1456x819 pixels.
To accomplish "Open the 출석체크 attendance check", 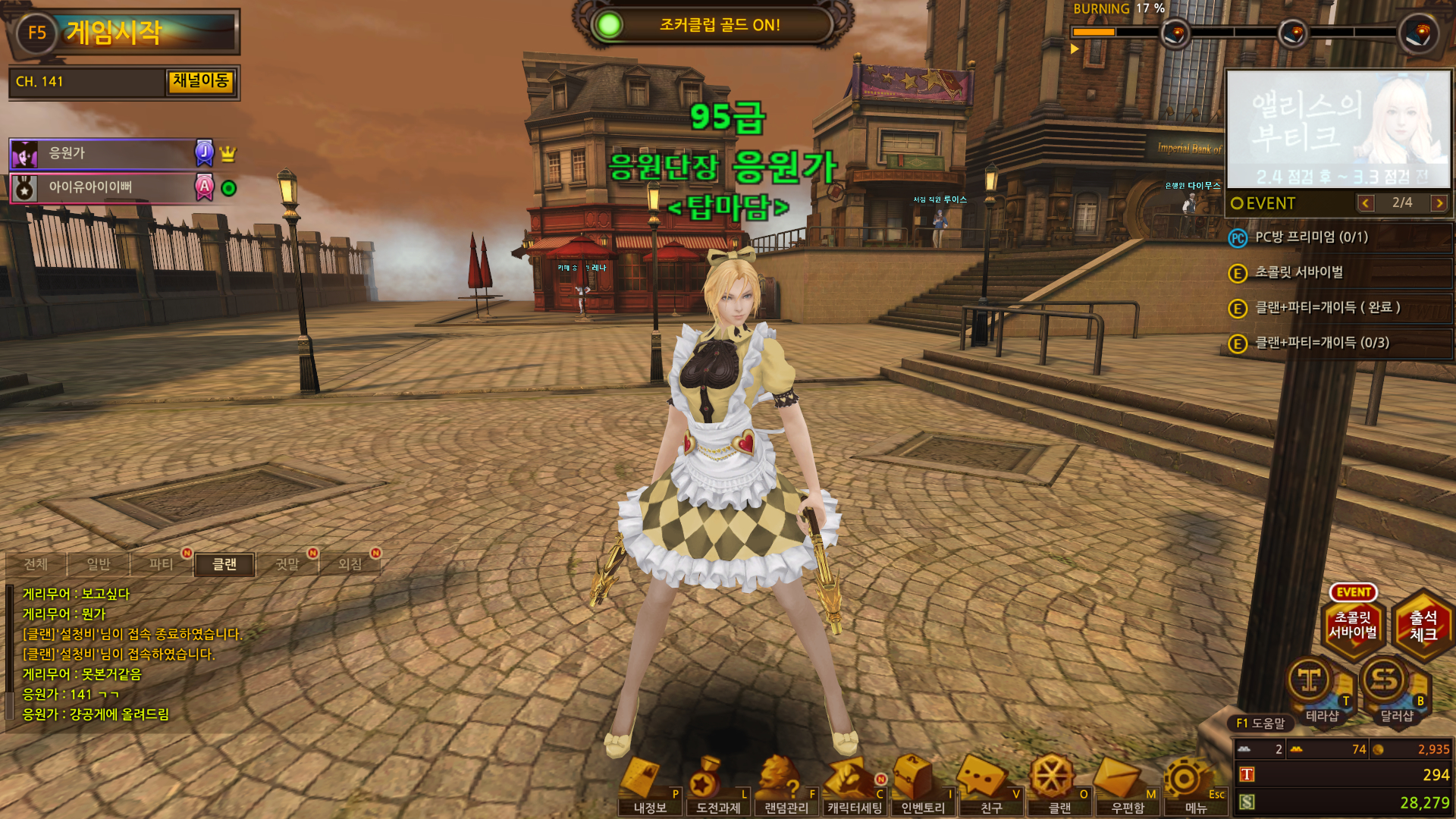I will (x=1423, y=626).
